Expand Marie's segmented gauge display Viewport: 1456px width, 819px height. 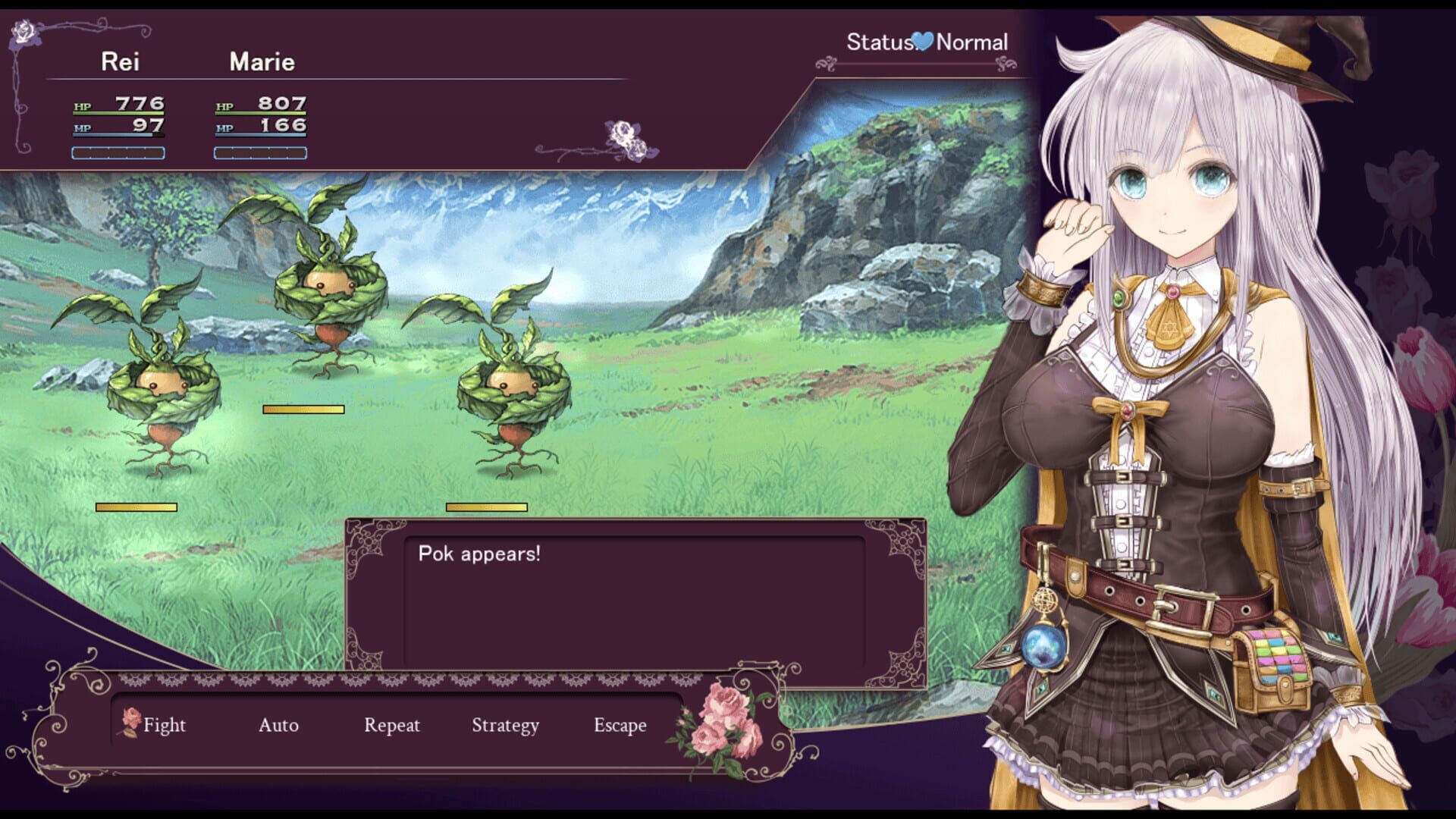pyautogui.click(x=262, y=154)
